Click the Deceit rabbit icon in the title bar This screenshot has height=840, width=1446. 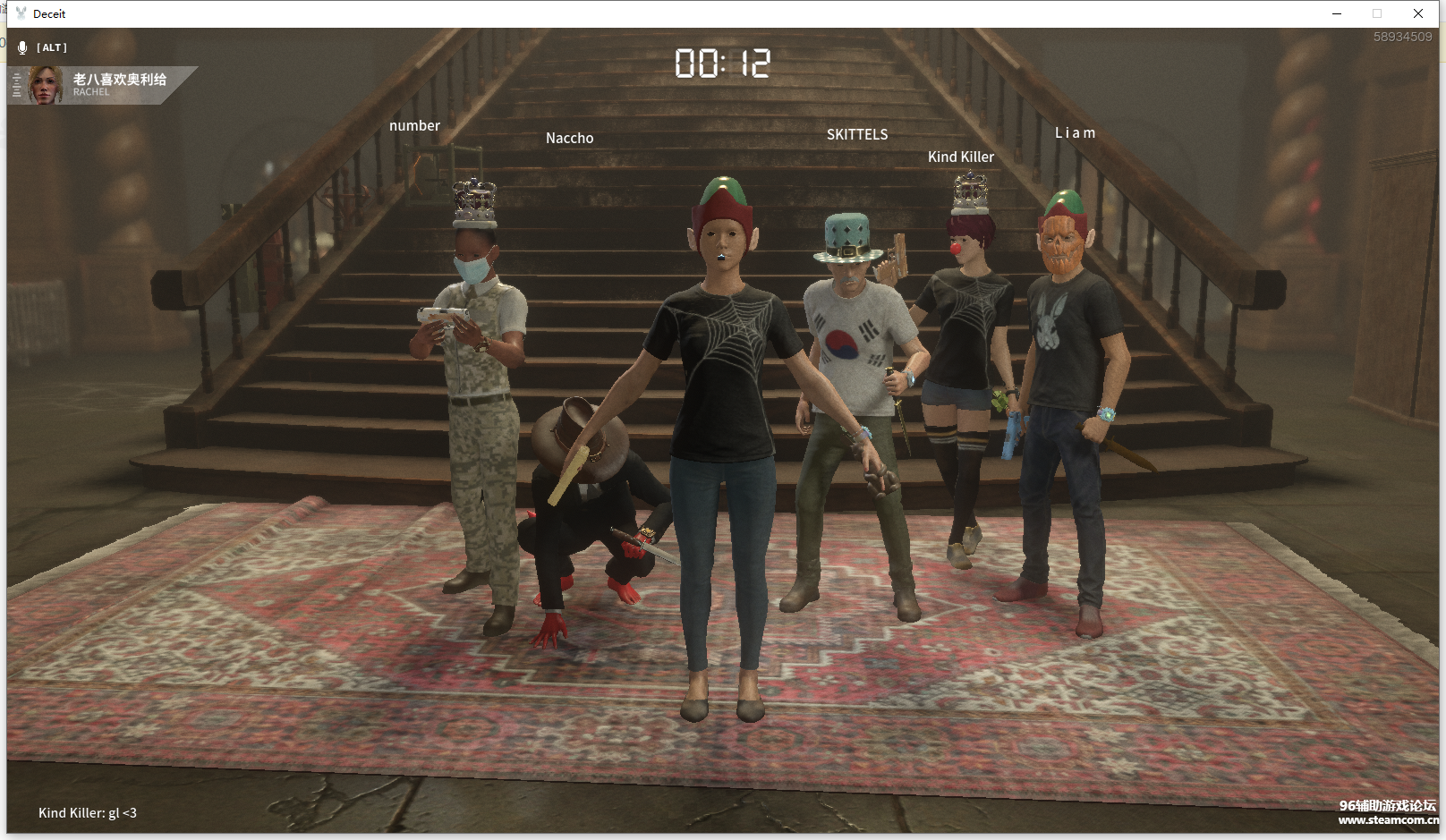click(20, 13)
